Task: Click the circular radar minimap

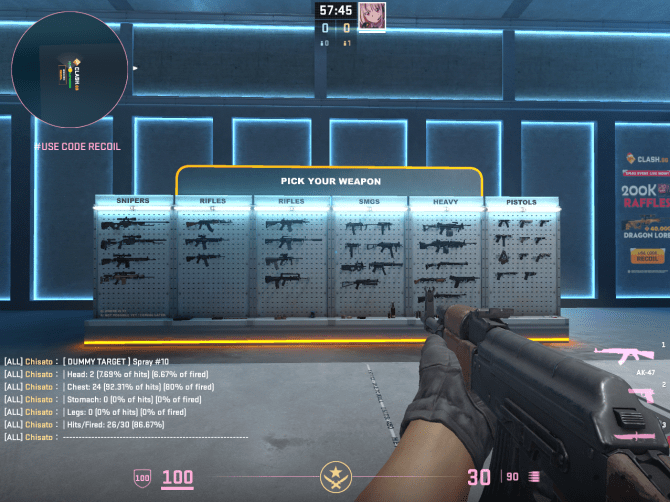Action: pyautogui.click(x=69, y=70)
